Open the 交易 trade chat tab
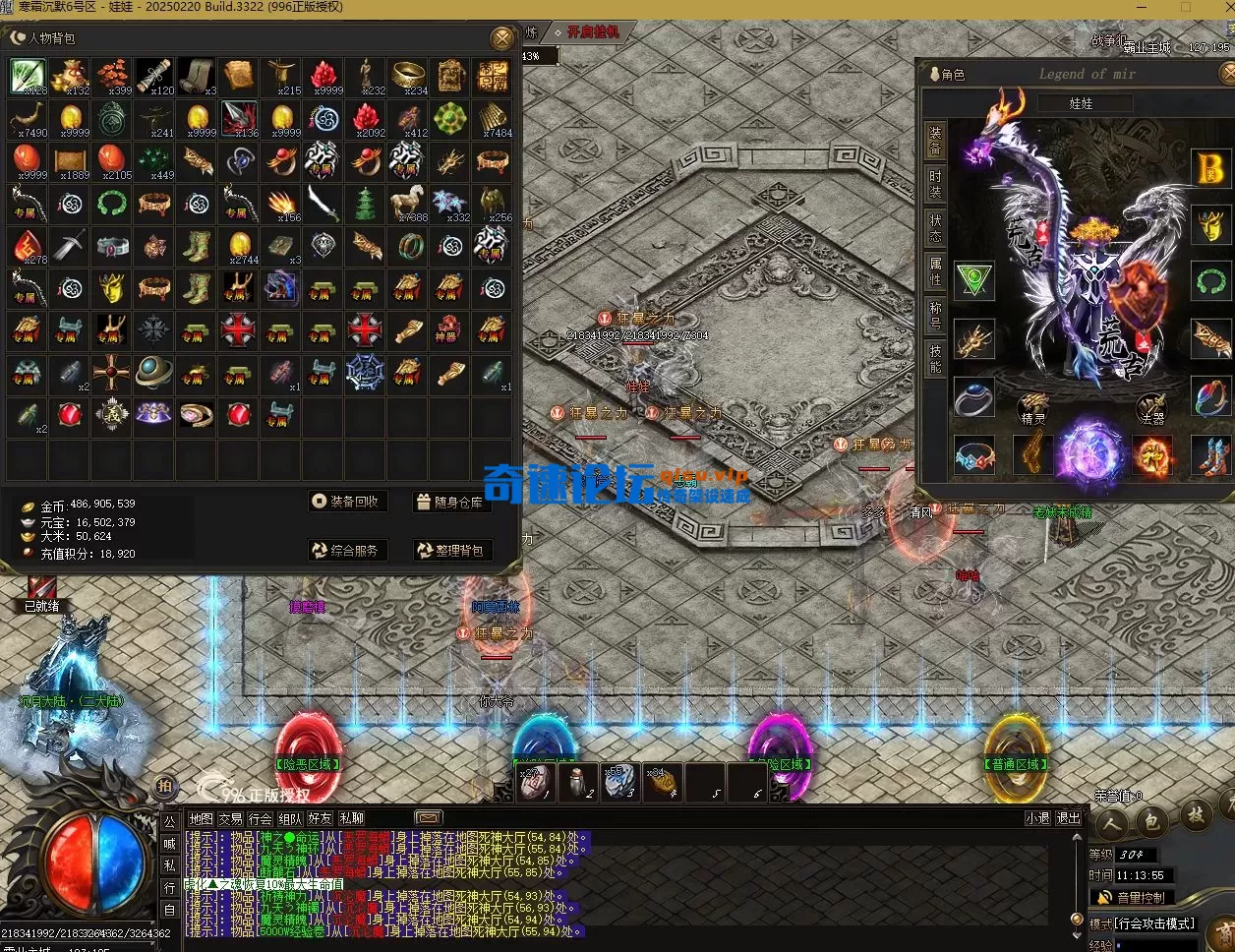The height and width of the screenshot is (952, 1235). tap(230, 818)
